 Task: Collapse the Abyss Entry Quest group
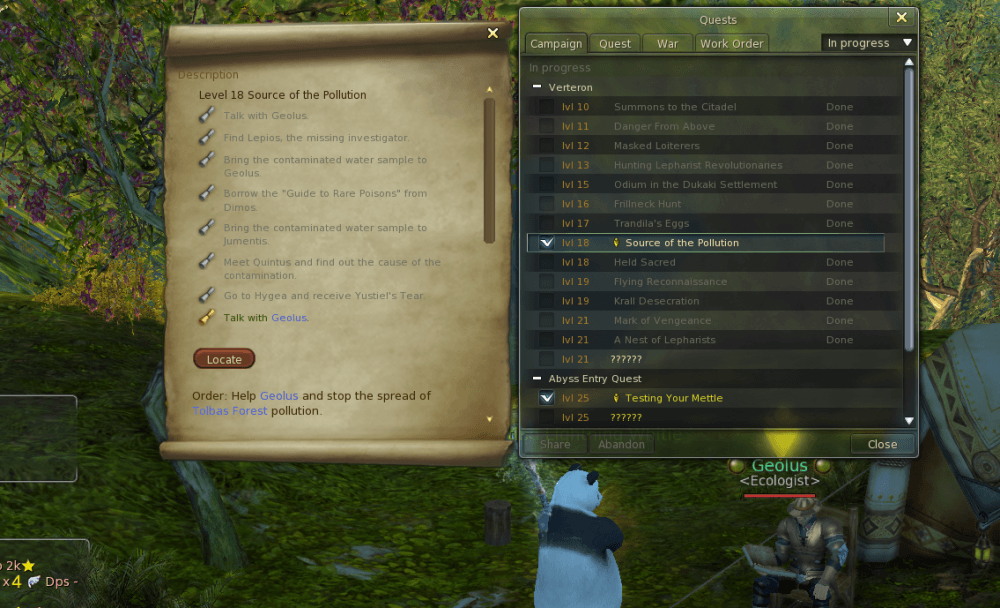(x=537, y=379)
